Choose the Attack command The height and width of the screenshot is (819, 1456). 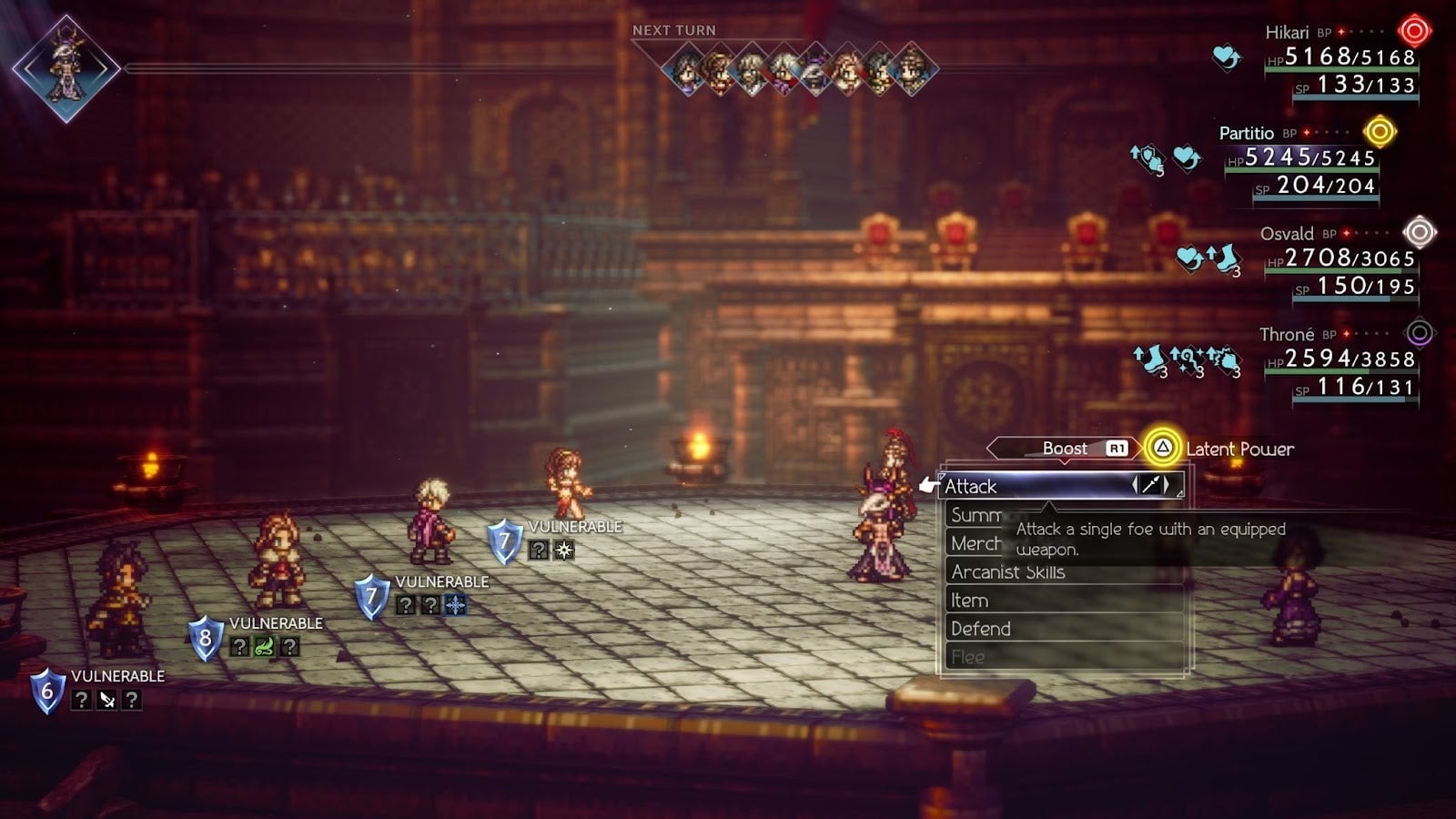(x=969, y=487)
